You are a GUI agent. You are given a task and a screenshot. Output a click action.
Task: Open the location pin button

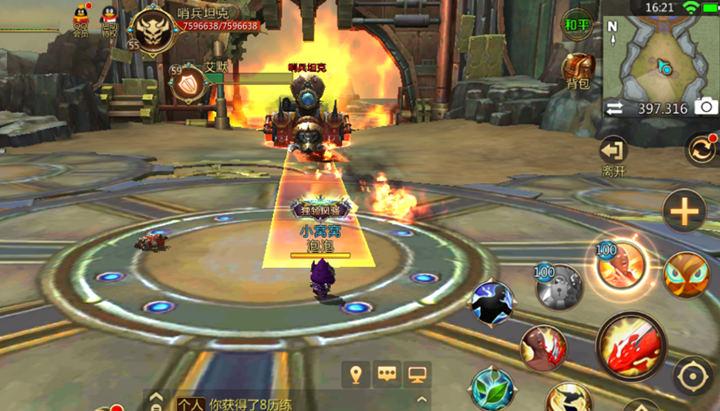pyautogui.click(x=353, y=374)
